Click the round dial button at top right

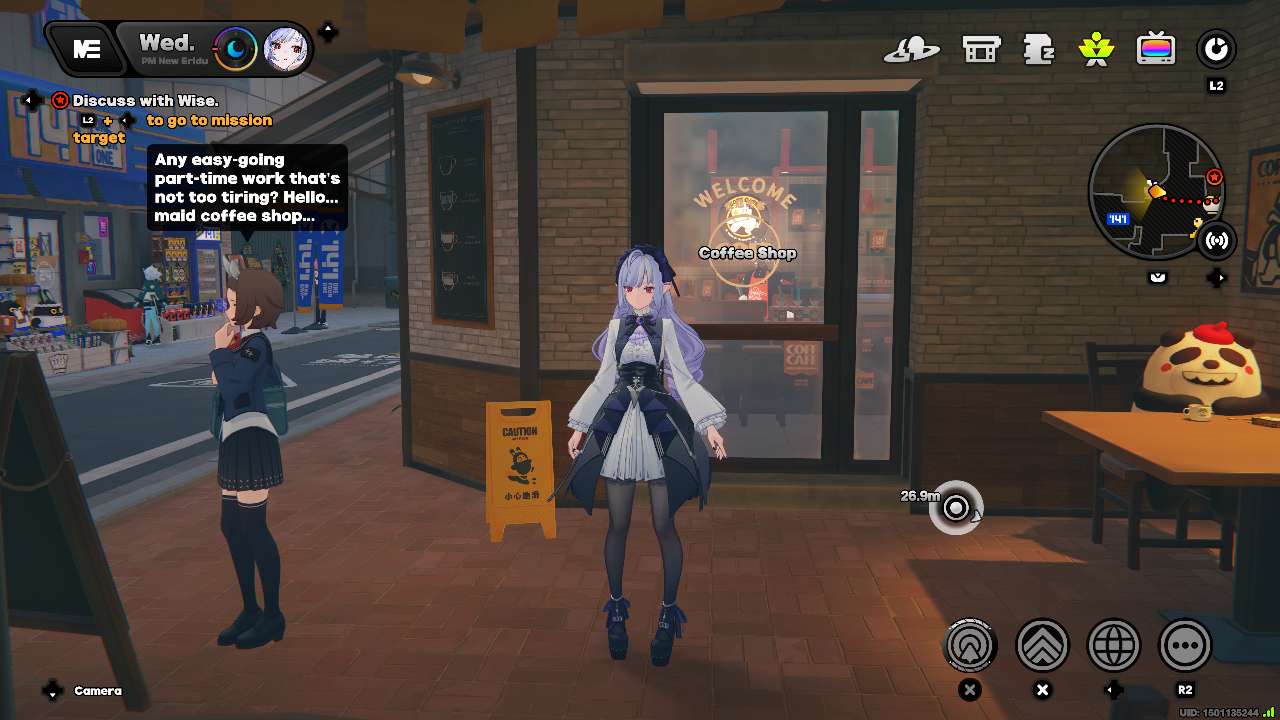click(1216, 49)
